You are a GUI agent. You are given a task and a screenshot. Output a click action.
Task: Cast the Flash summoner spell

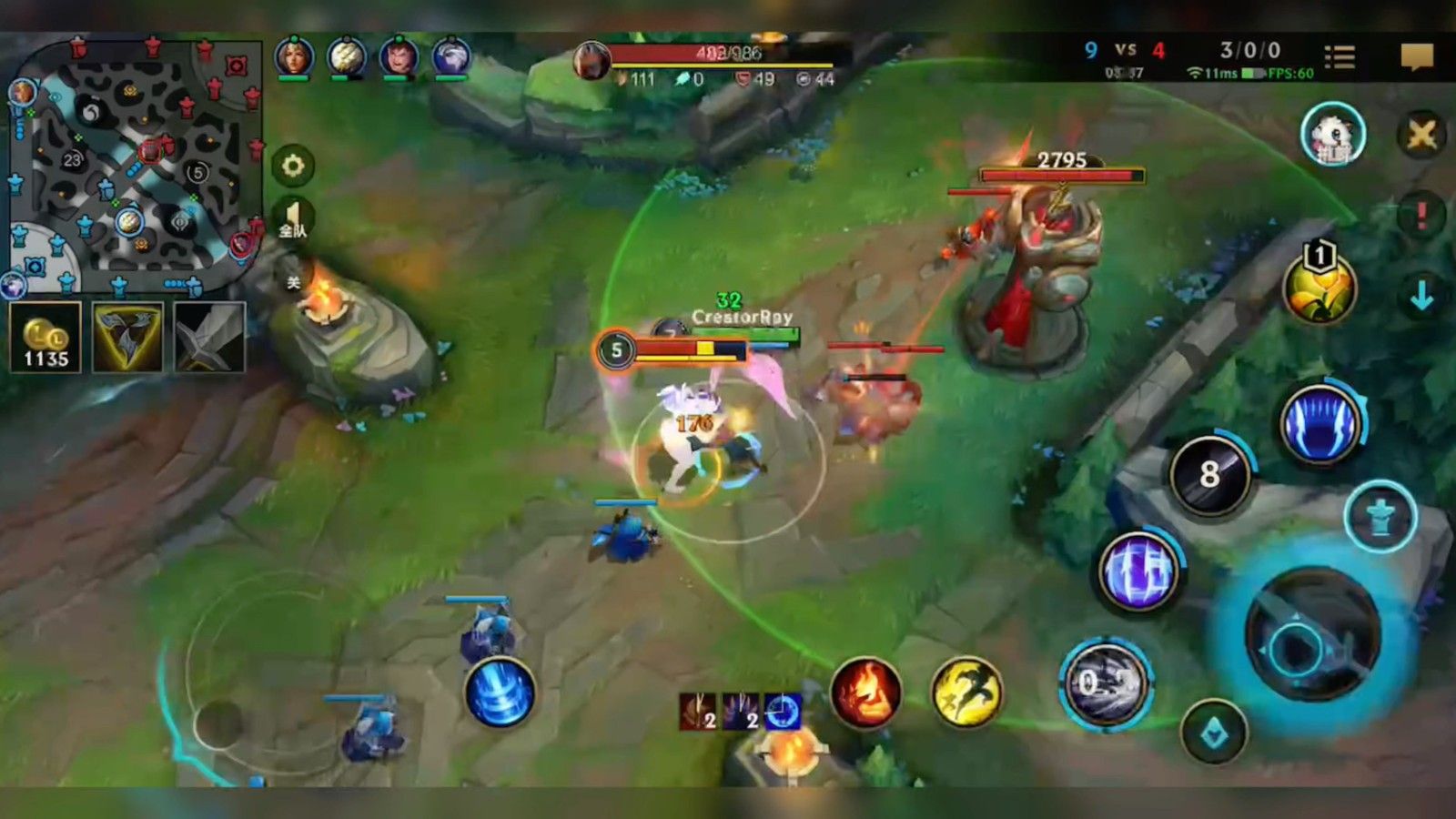click(966, 693)
